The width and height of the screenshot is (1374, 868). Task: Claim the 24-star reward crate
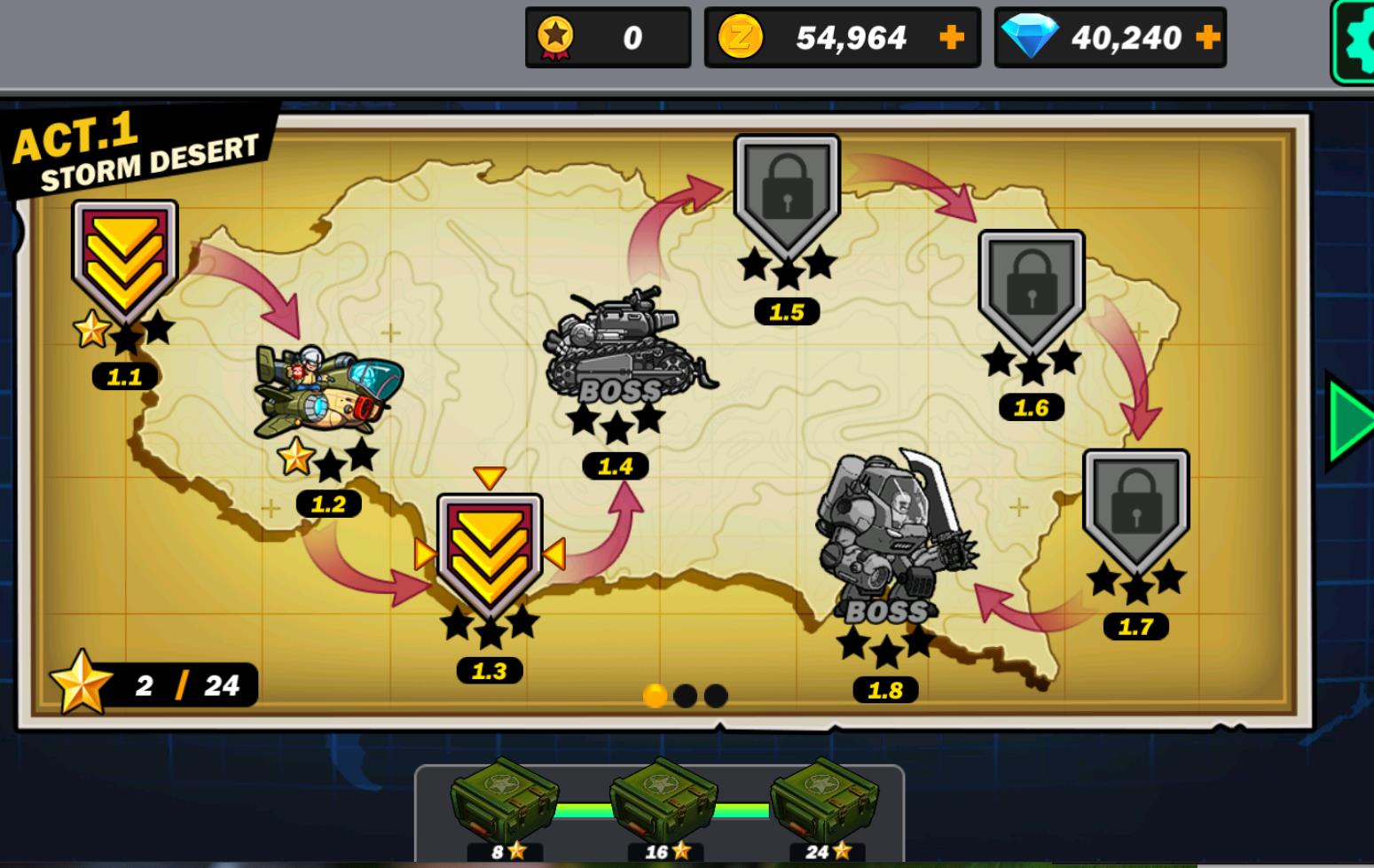(824, 804)
